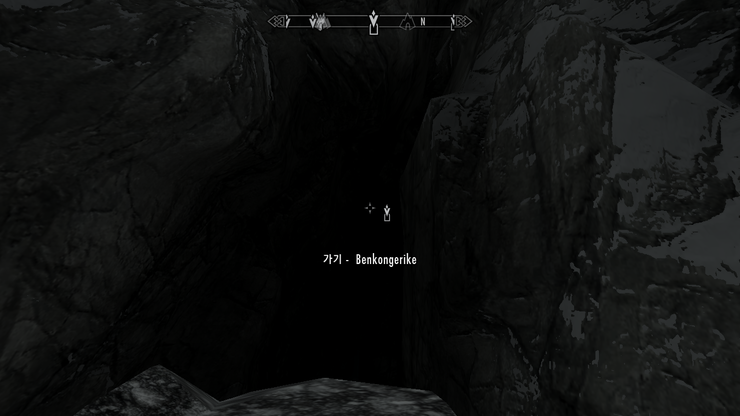This screenshot has width=740, height=416.
Task: Click the quest arrow marker at compass center
Action: (x=373, y=21)
